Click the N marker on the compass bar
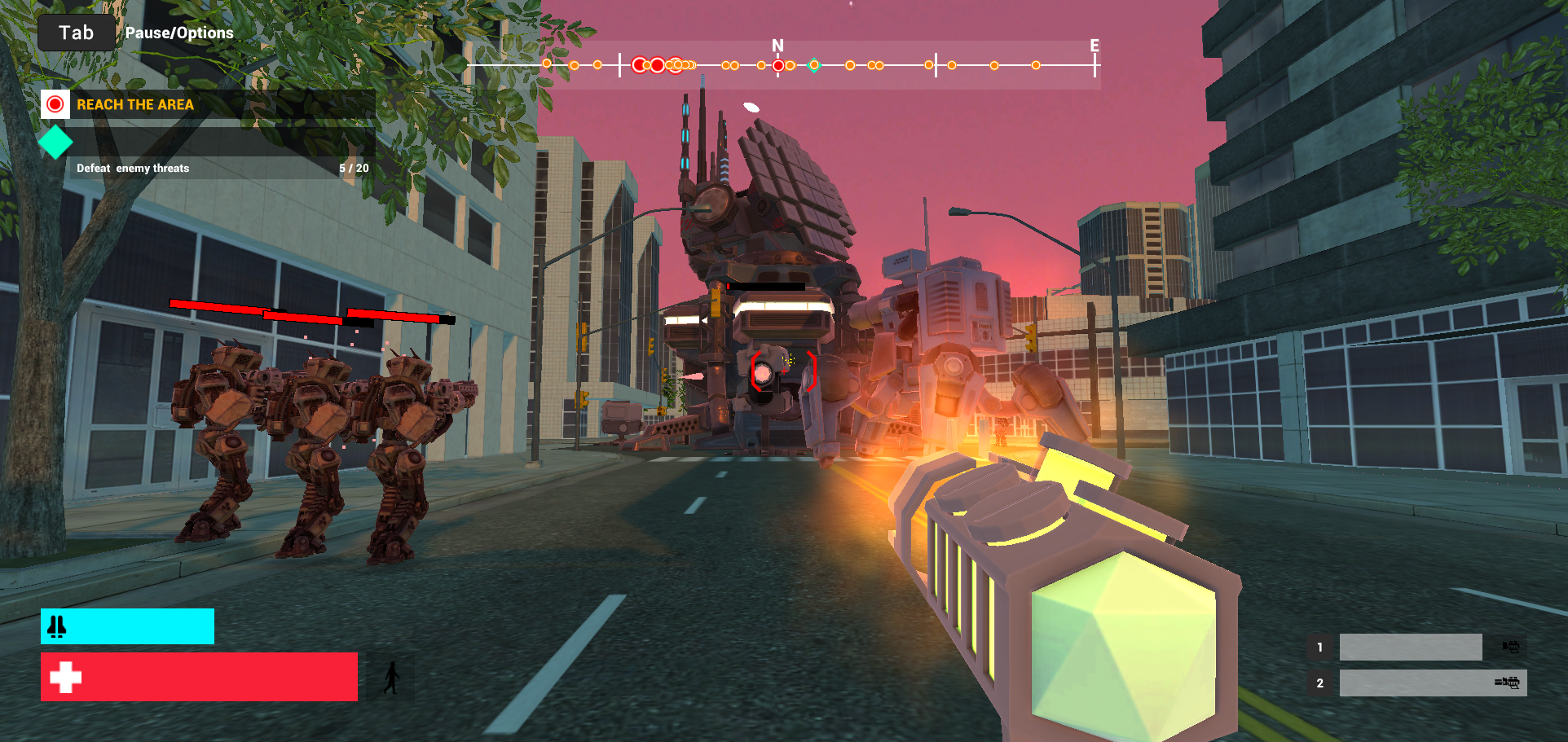The height and width of the screenshot is (742, 1568). point(778,45)
